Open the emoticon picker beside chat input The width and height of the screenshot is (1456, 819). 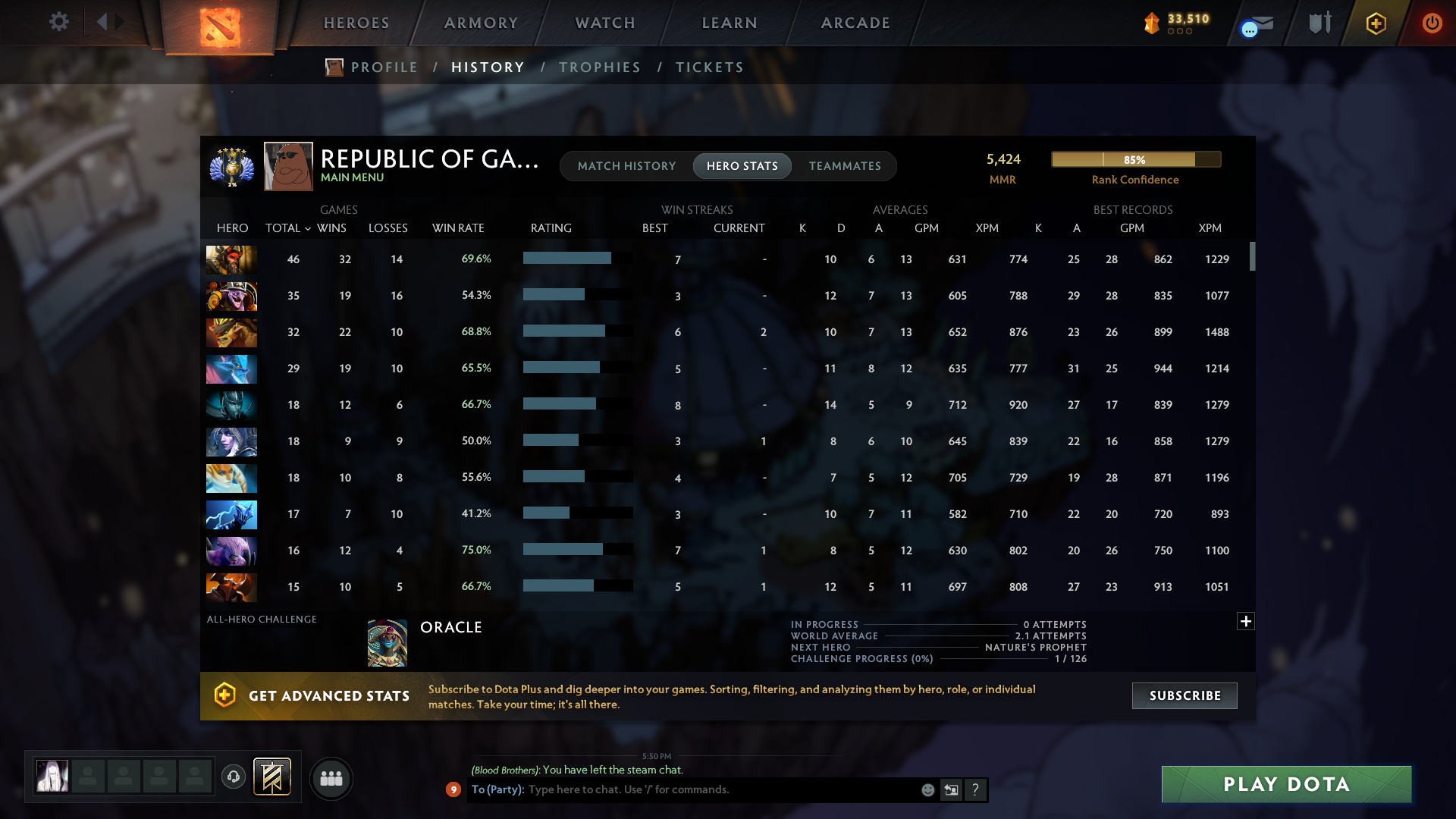(x=927, y=789)
